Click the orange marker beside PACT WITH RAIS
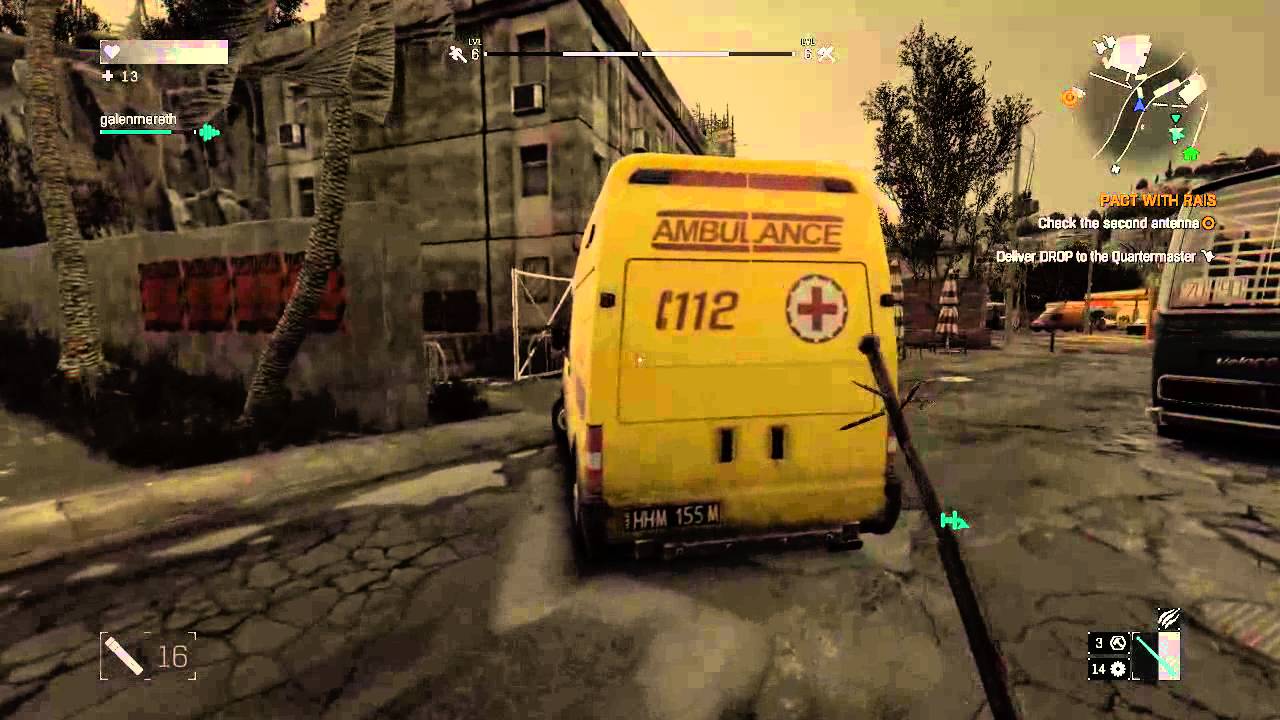 (x=1207, y=223)
